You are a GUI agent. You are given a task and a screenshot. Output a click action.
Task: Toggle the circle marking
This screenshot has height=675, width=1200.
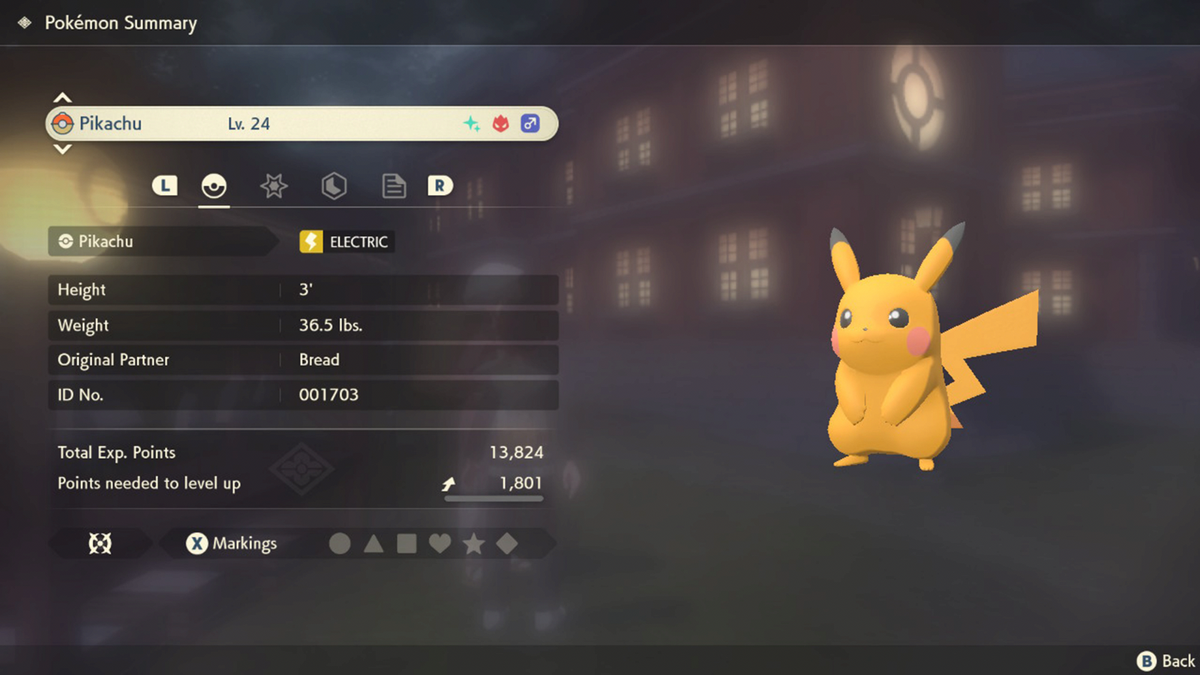[x=340, y=544]
